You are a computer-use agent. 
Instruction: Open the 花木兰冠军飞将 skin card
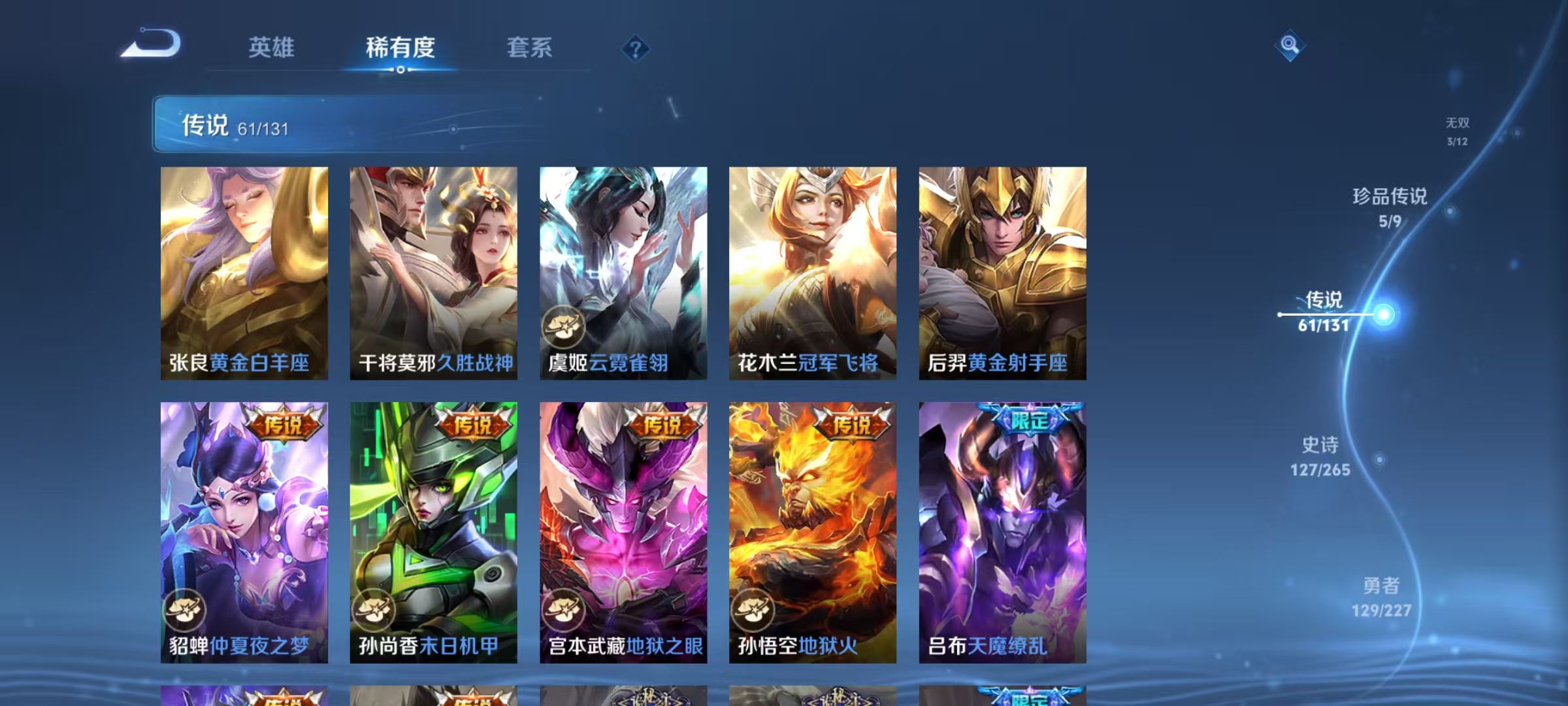812,275
